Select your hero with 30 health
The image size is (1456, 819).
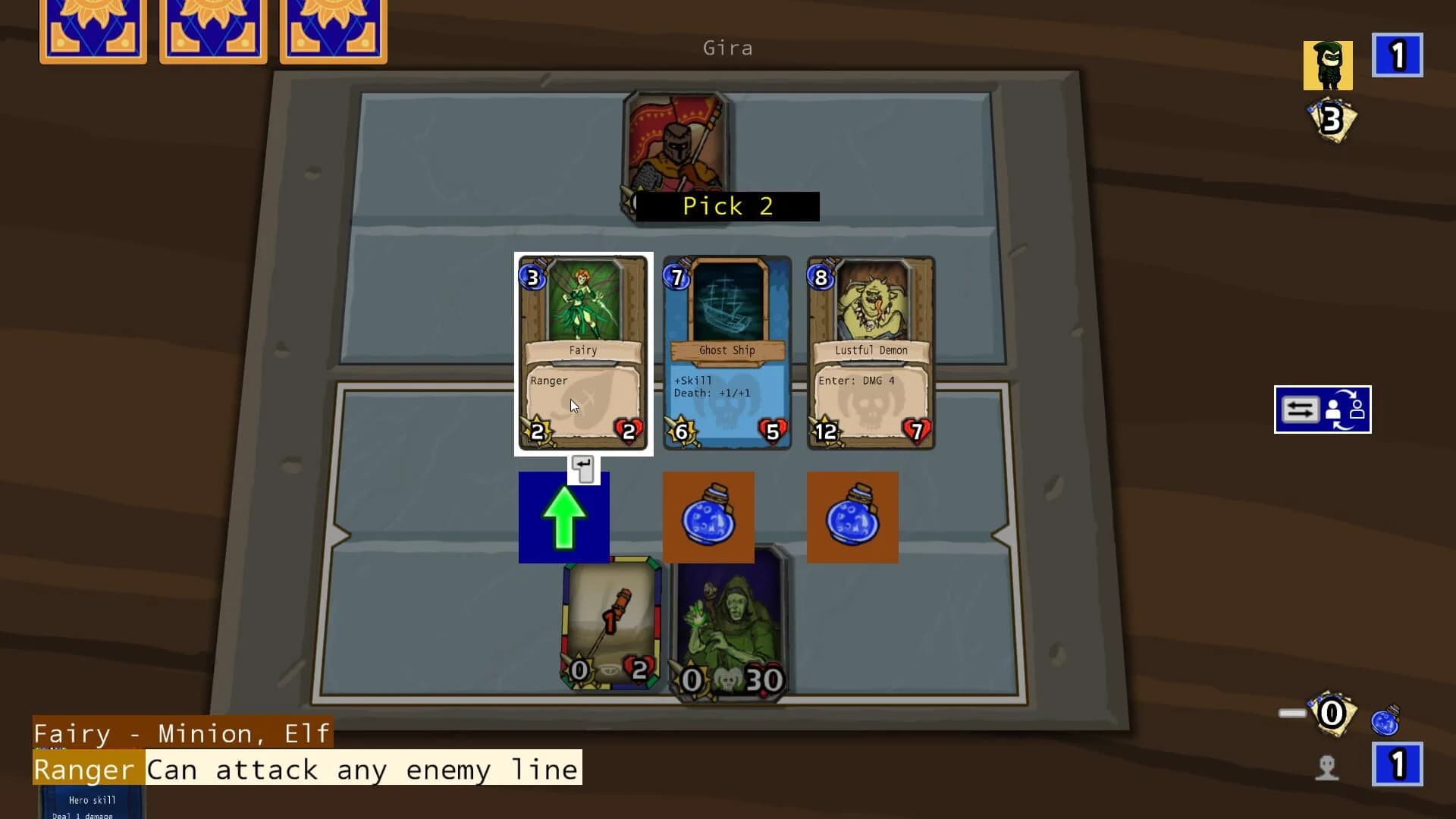tap(726, 629)
